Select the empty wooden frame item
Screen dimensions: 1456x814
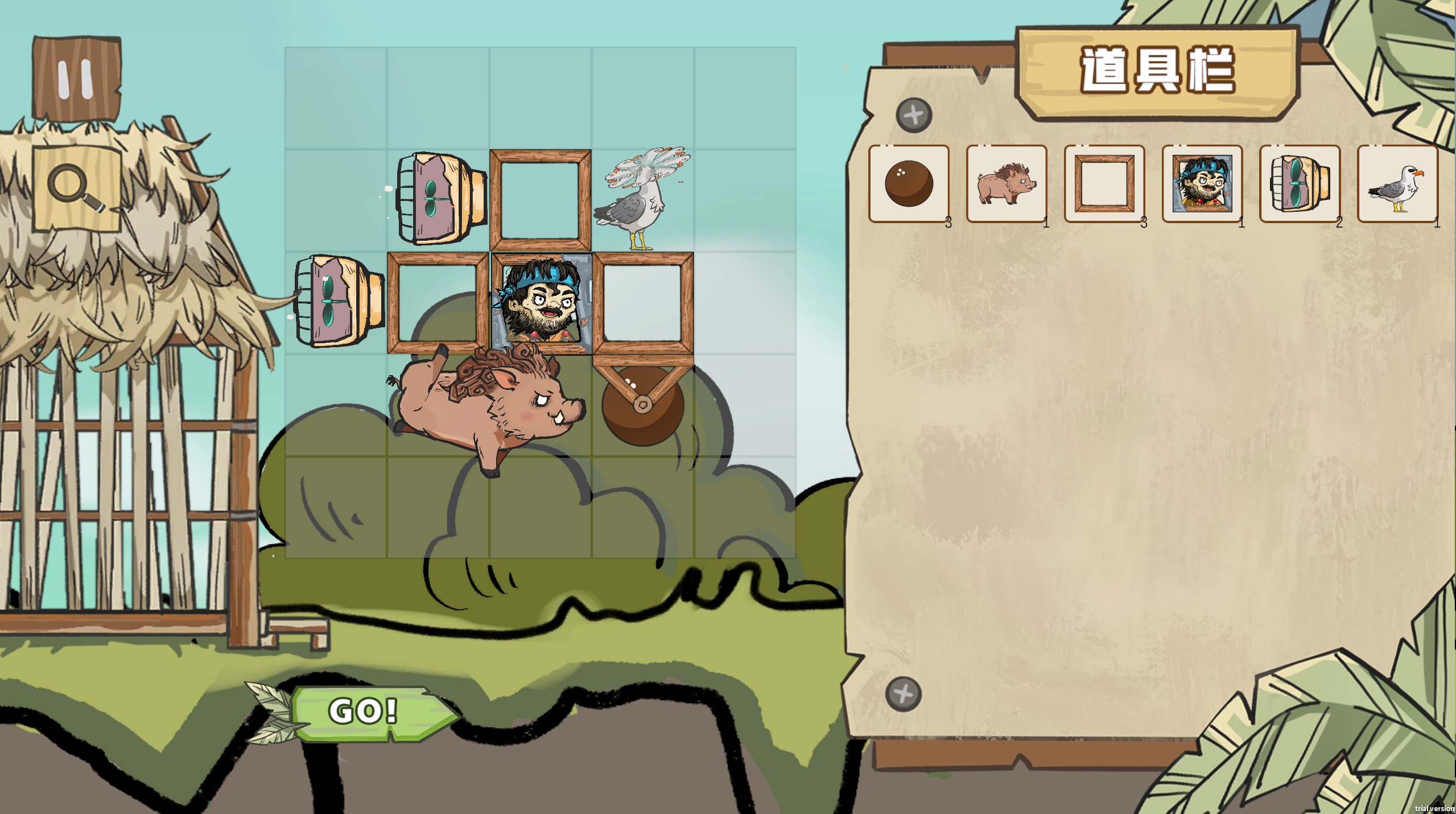pos(1104,184)
